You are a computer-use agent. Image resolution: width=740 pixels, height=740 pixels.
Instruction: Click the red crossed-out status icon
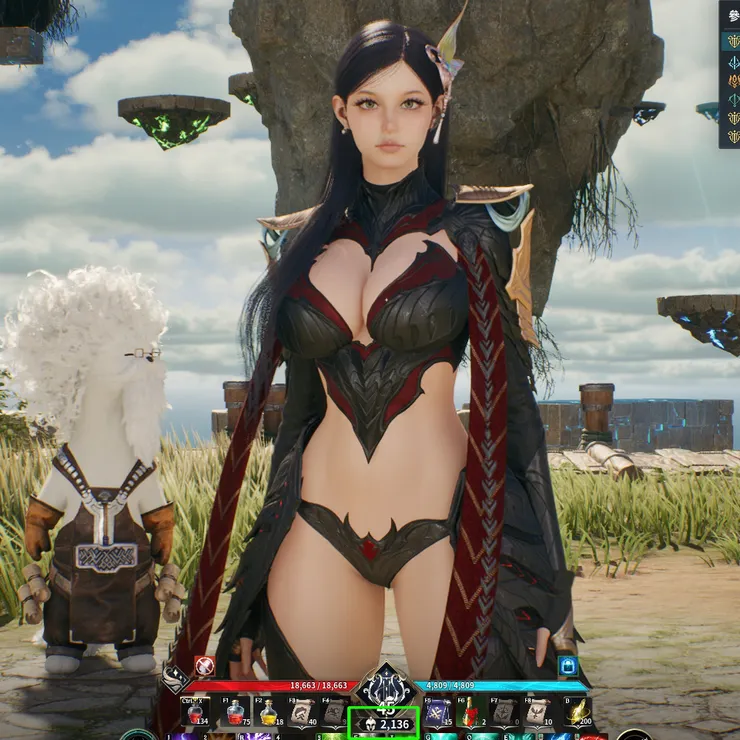pos(204,665)
